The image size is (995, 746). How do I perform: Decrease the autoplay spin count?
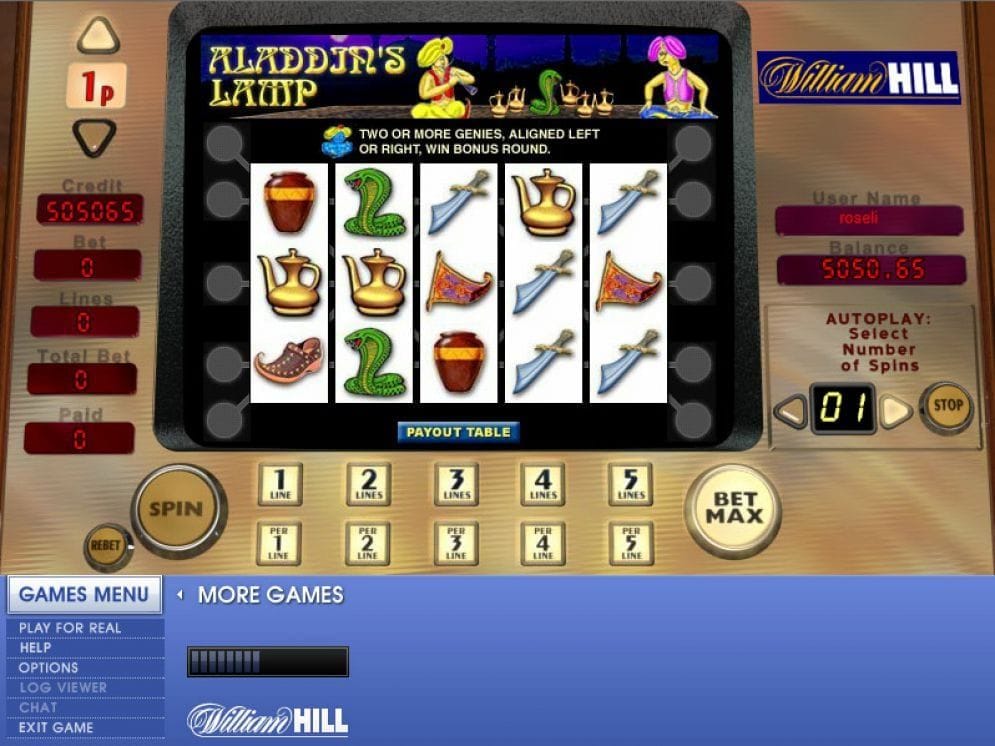coord(791,410)
